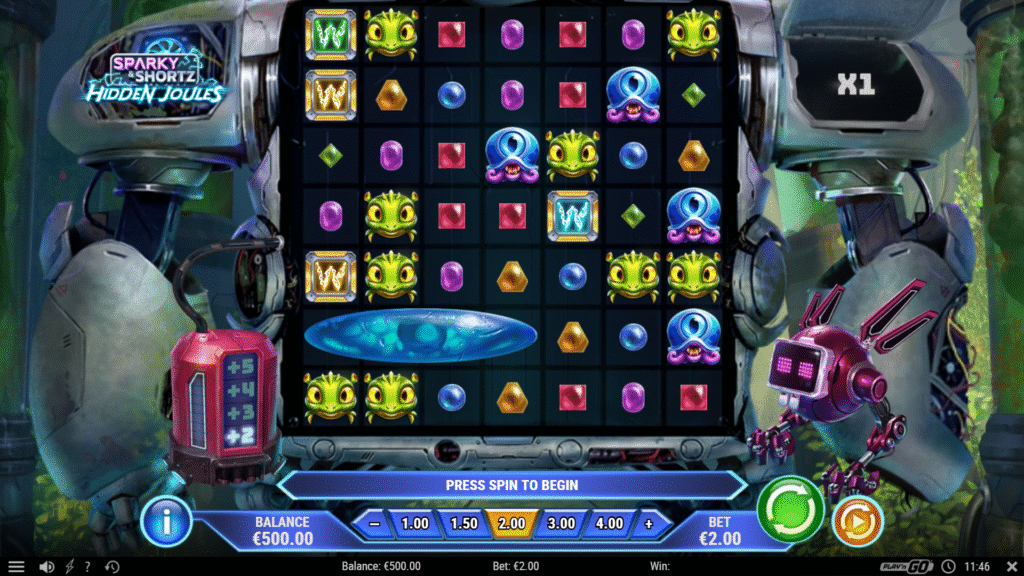
Task: Set the bet to 3.00
Action: (561, 523)
